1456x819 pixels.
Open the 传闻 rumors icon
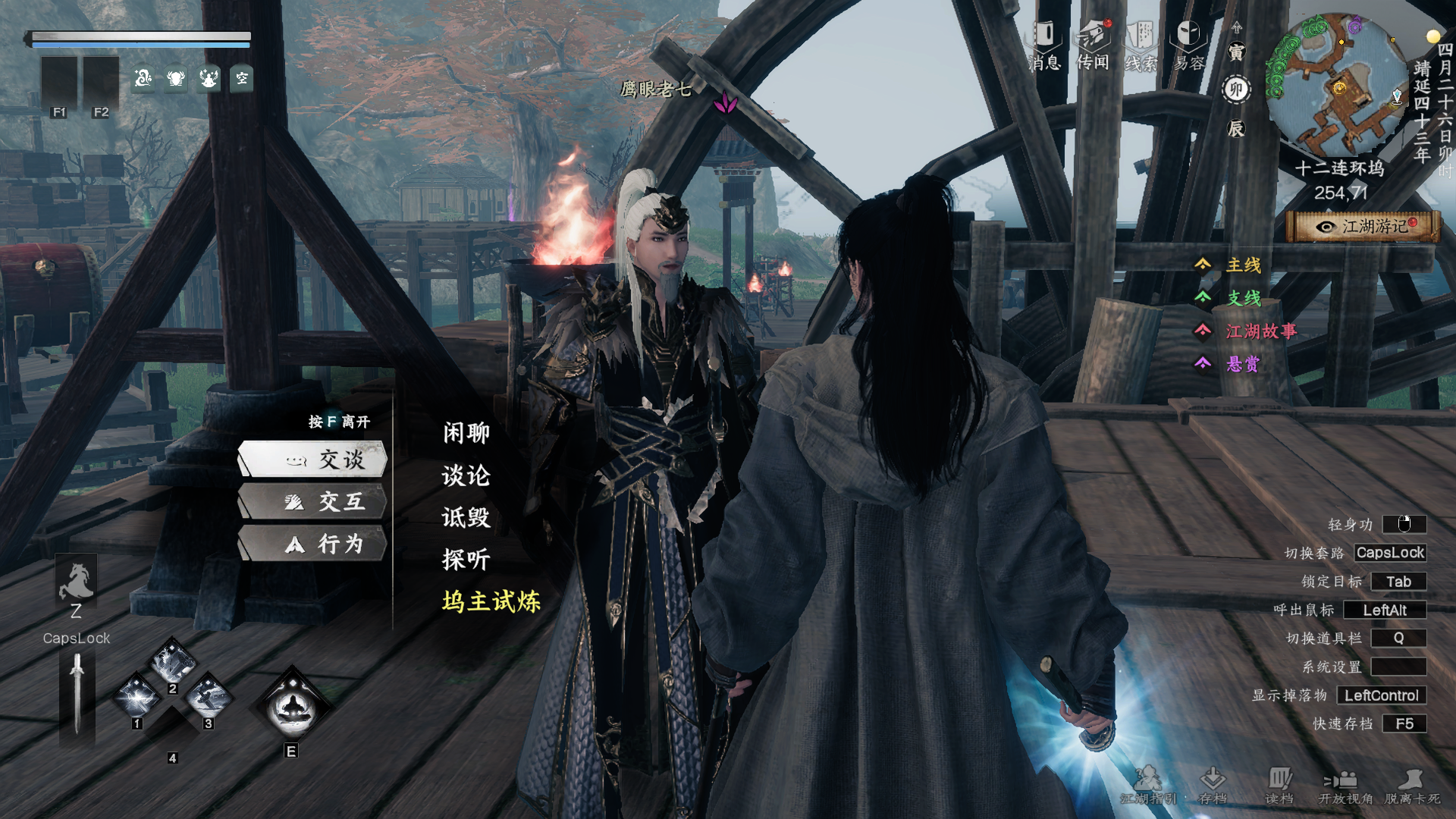click(x=1093, y=45)
